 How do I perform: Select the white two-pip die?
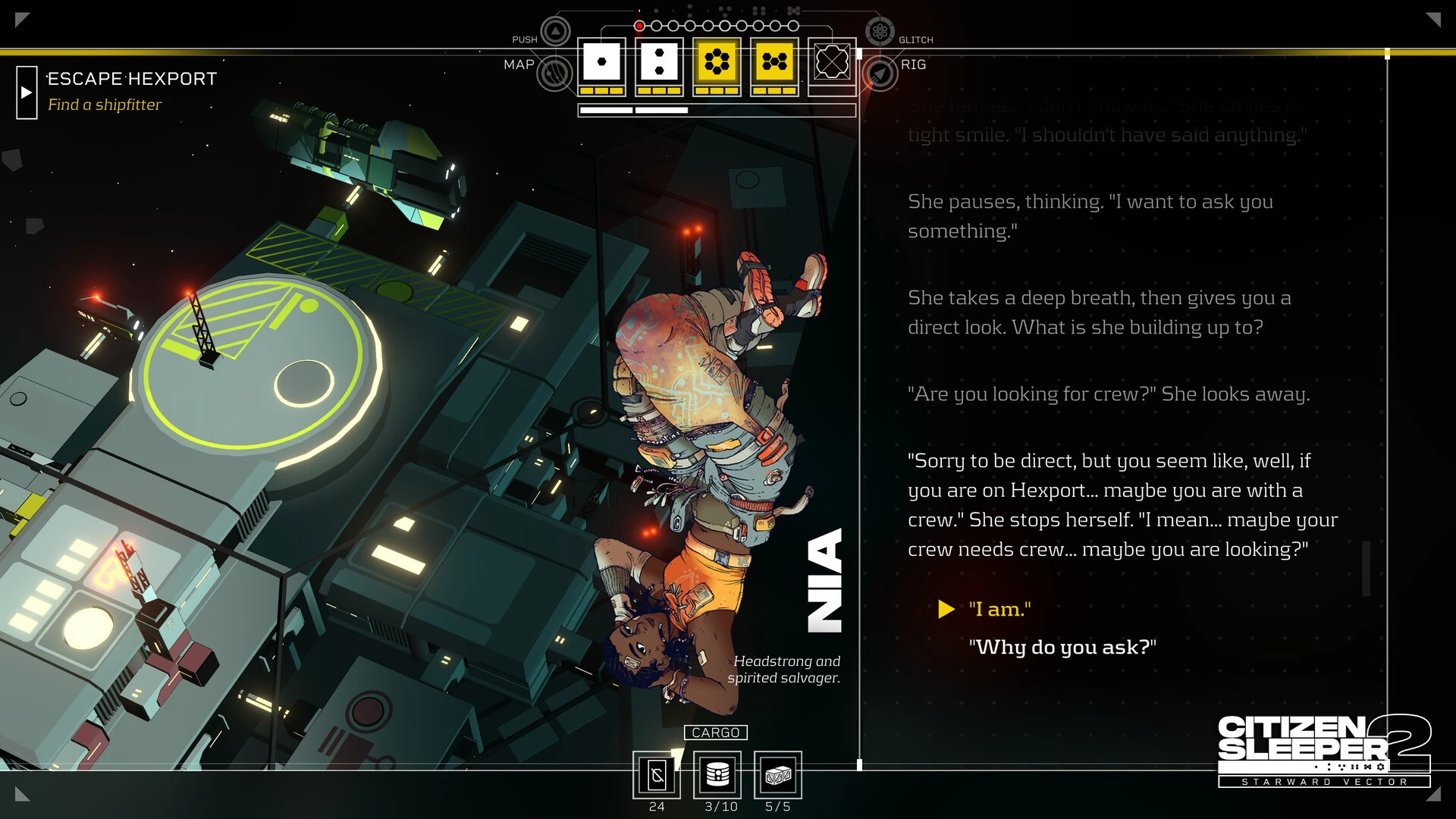[659, 62]
